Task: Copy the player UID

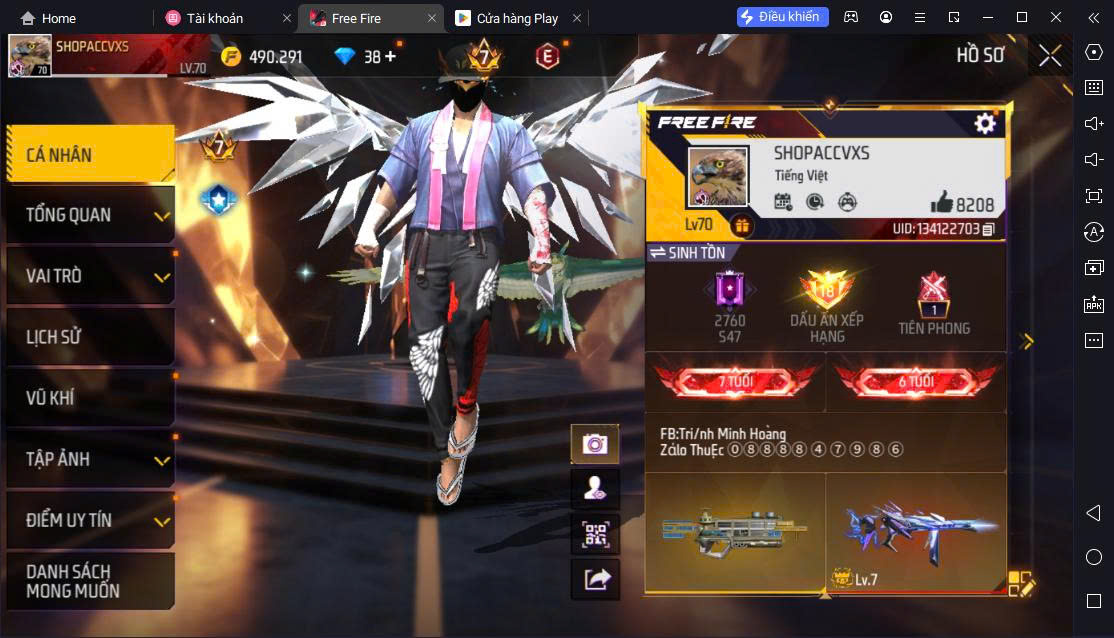Action: [988, 230]
